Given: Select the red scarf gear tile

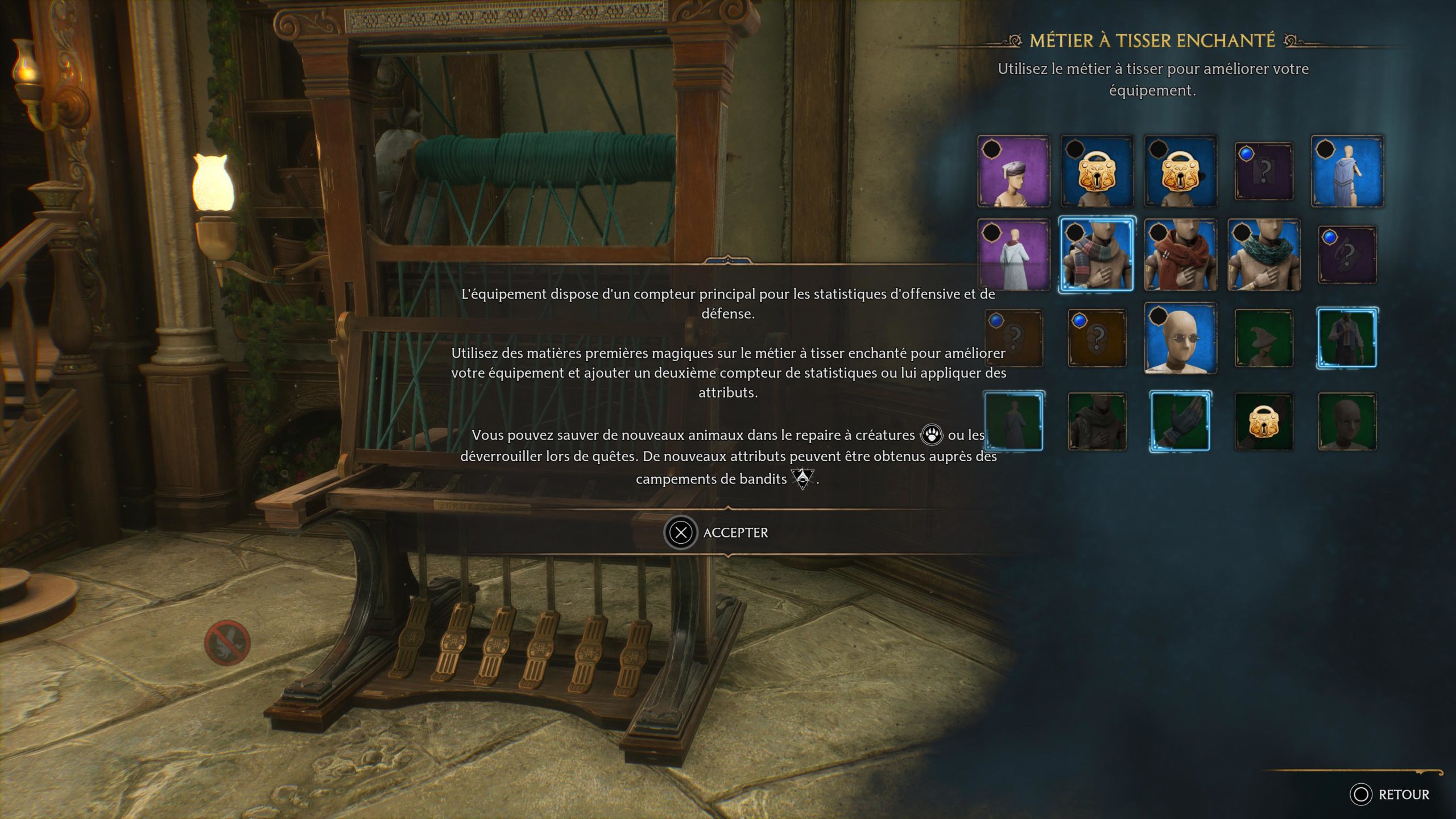Looking at the screenshot, I should [1180, 255].
